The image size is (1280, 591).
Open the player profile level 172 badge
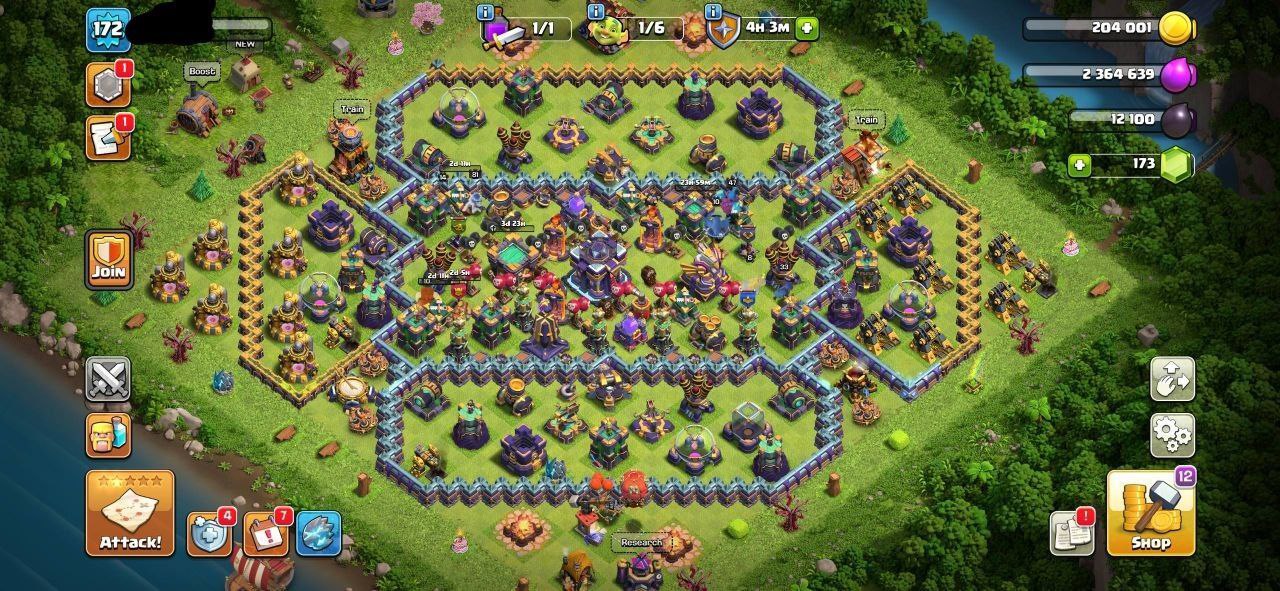coord(106,29)
